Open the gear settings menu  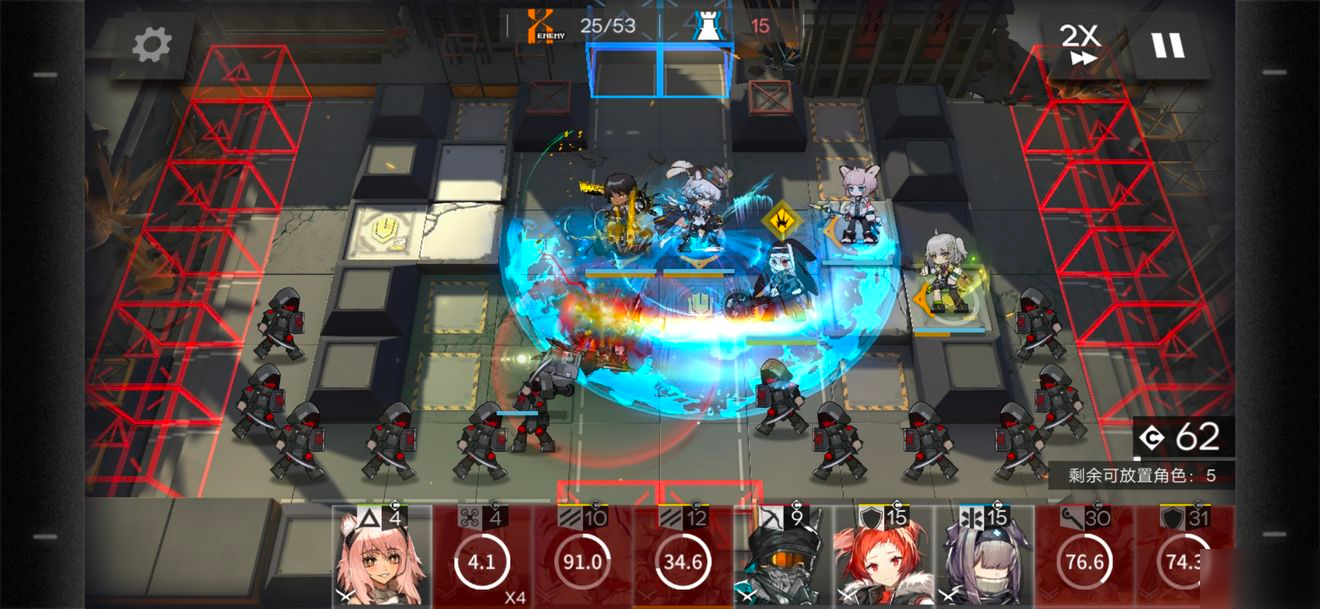(x=152, y=44)
